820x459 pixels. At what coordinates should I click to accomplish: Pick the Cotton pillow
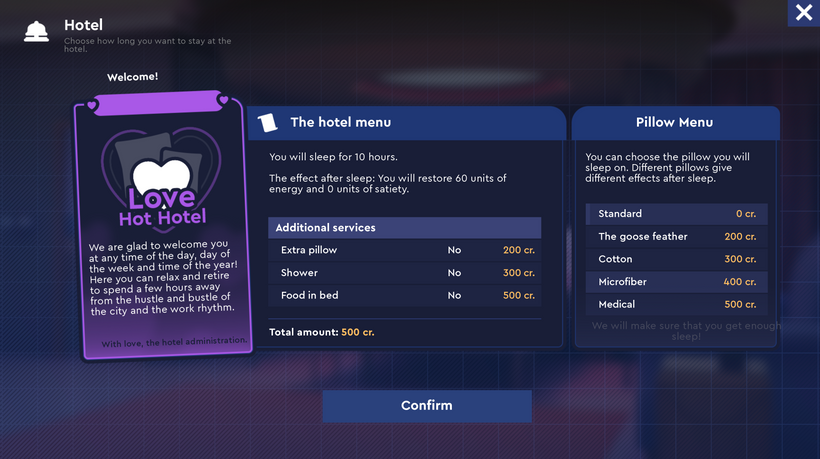coord(676,259)
